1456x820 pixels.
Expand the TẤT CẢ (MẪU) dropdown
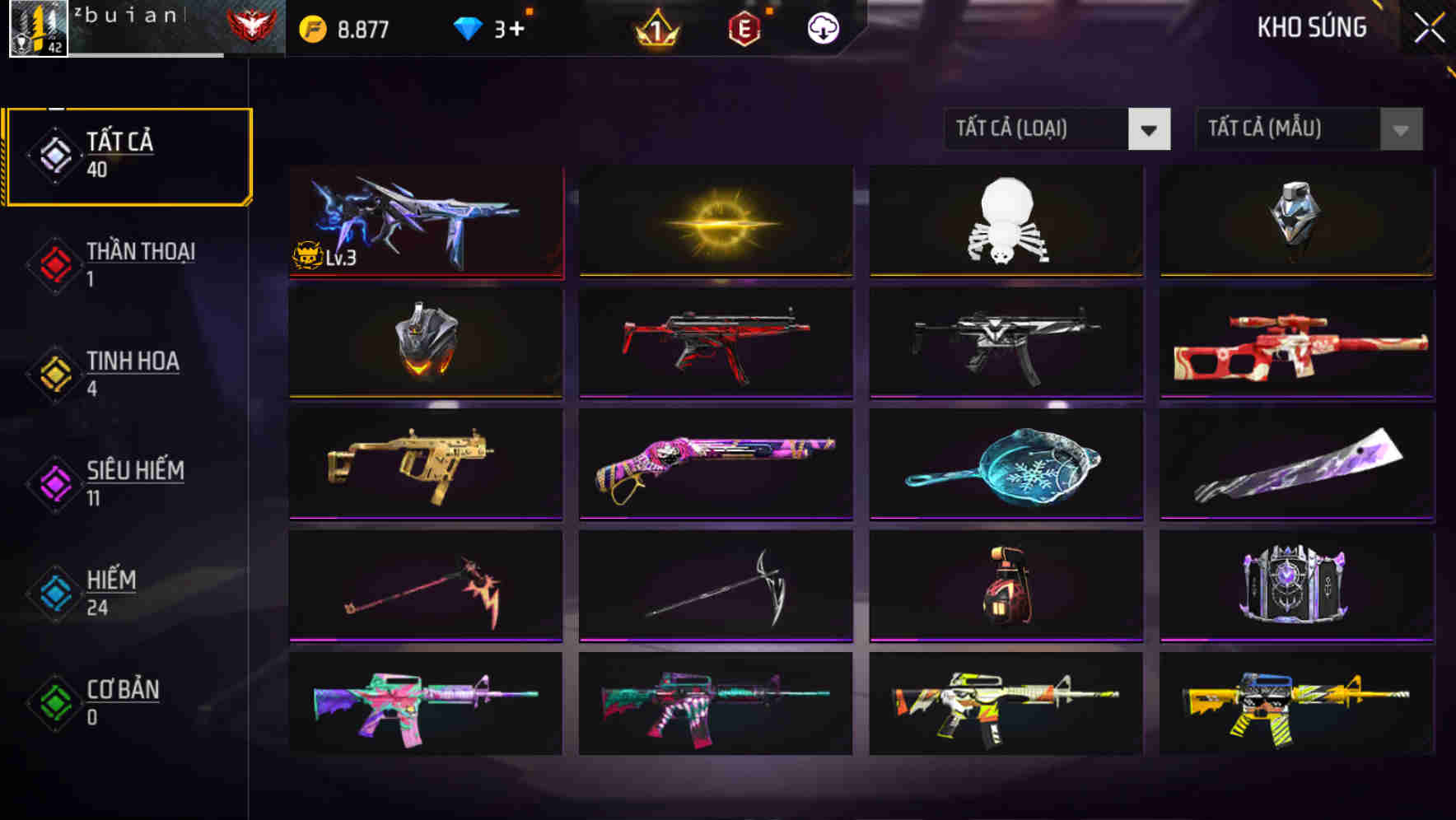pyautogui.click(x=1272, y=129)
